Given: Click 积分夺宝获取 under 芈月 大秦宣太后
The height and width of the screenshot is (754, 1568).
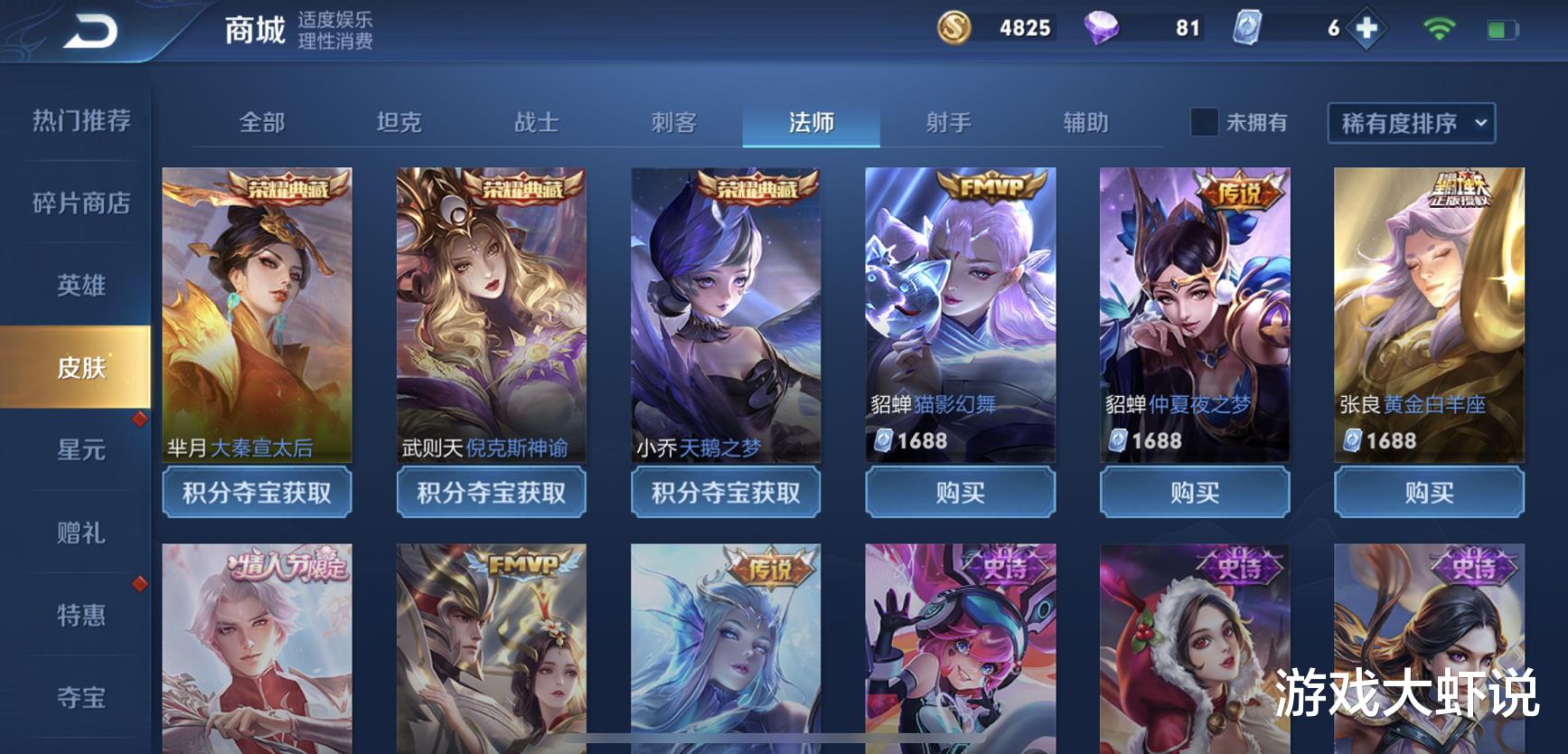Looking at the screenshot, I should coord(258,493).
